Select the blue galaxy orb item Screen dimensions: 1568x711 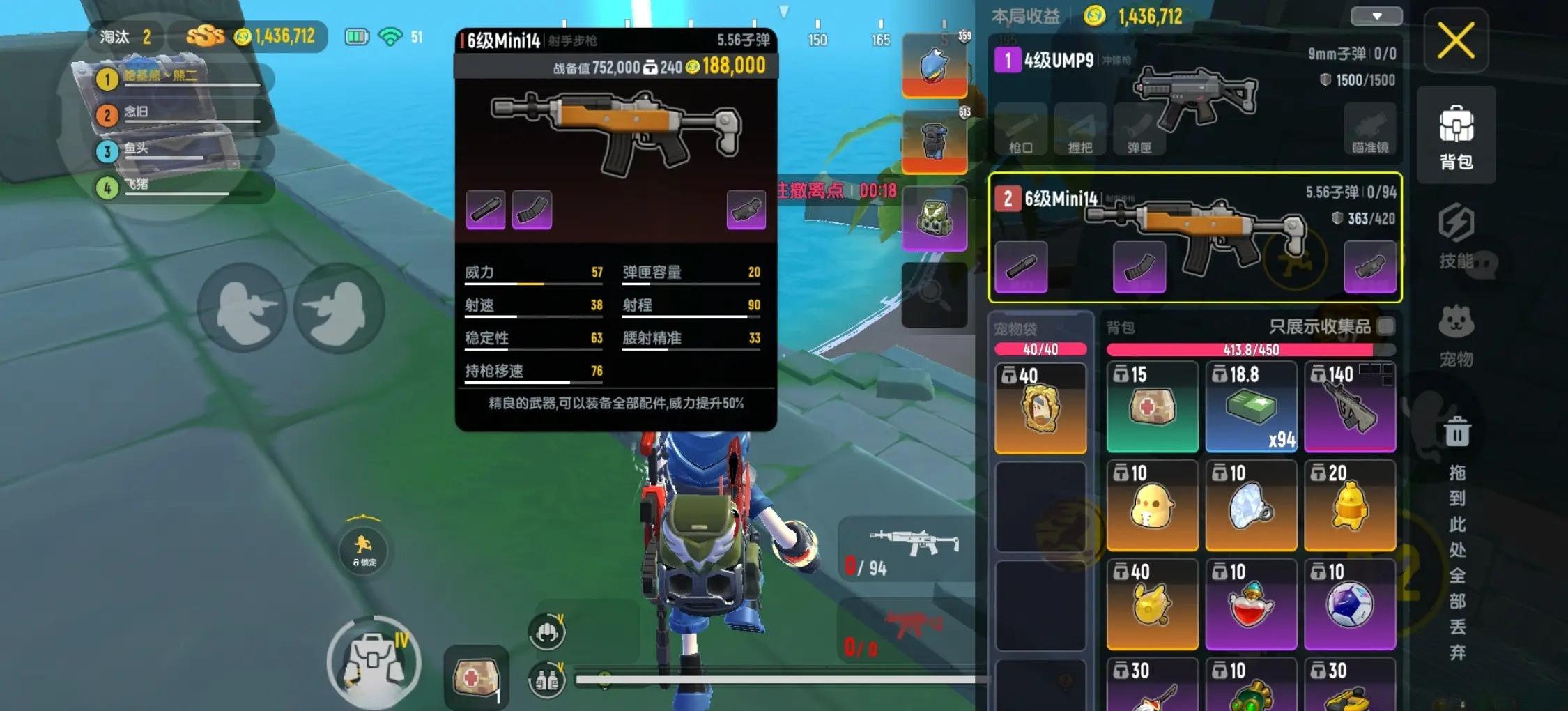[1349, 604]
